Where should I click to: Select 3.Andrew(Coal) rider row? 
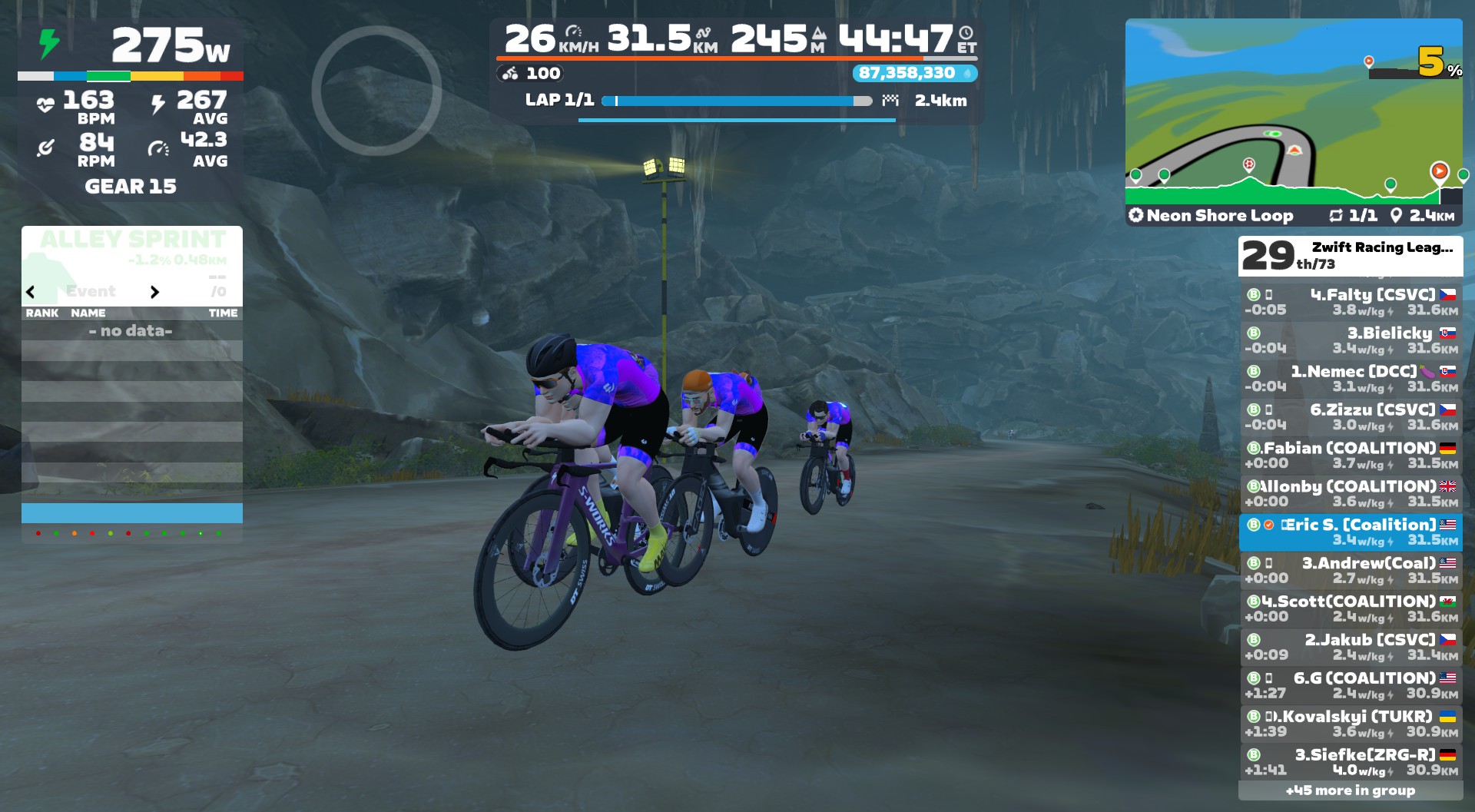(1351, 571)
